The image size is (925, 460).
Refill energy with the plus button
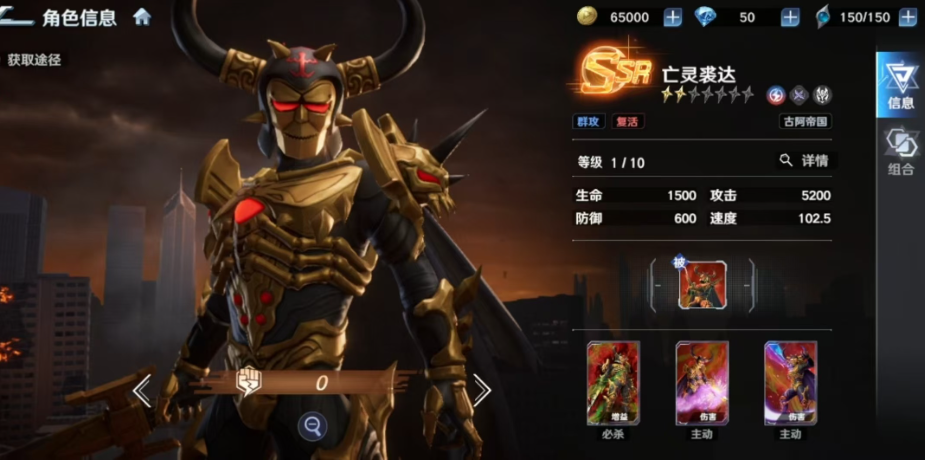click(x=906, y=17)
